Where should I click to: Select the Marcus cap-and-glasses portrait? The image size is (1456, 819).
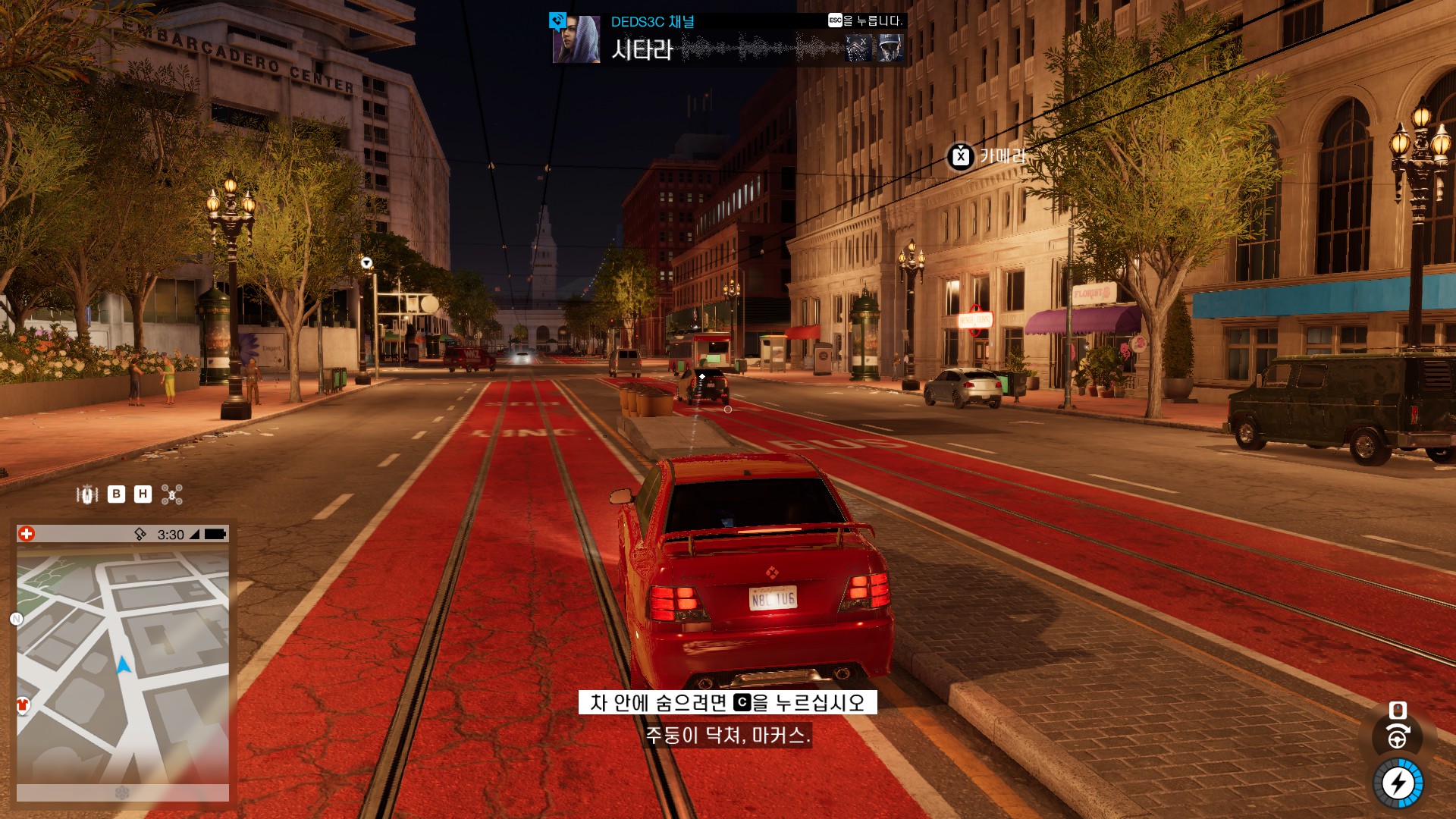[890, 48]
